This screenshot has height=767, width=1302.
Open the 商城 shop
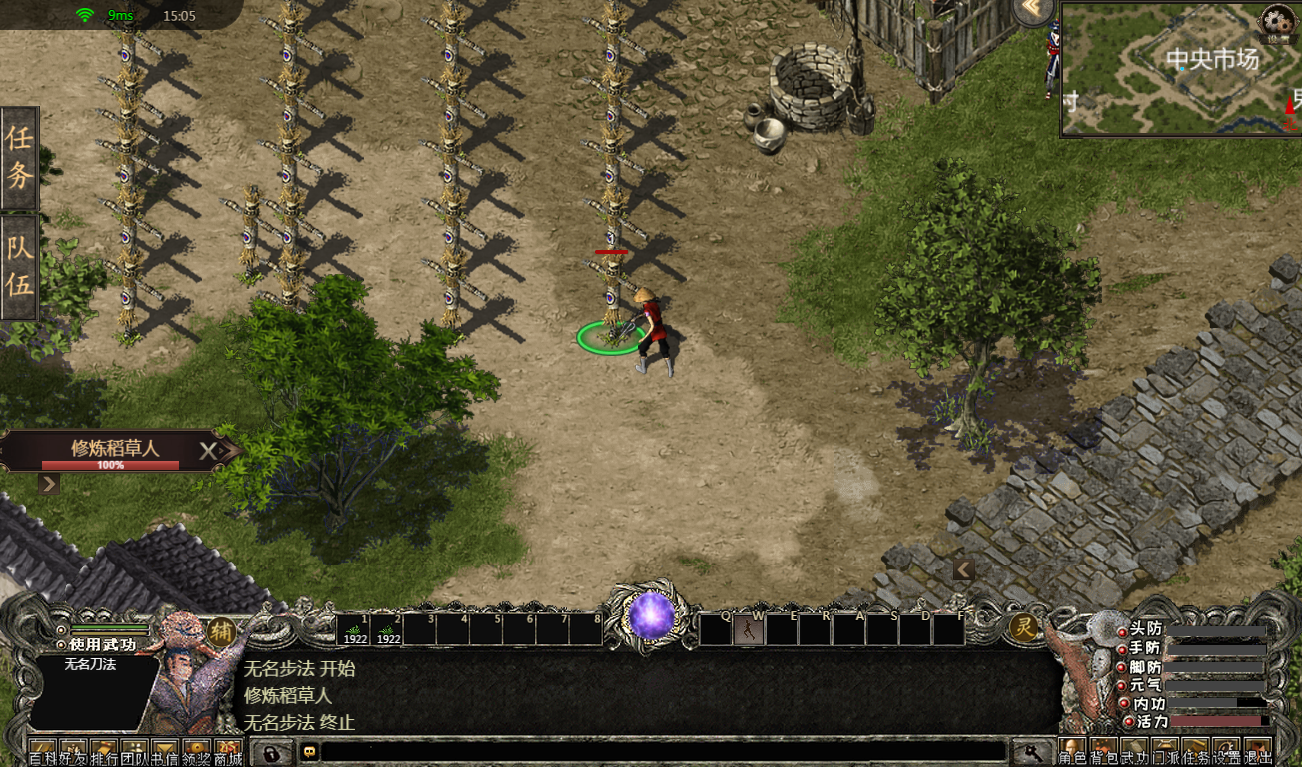point(228,751)
